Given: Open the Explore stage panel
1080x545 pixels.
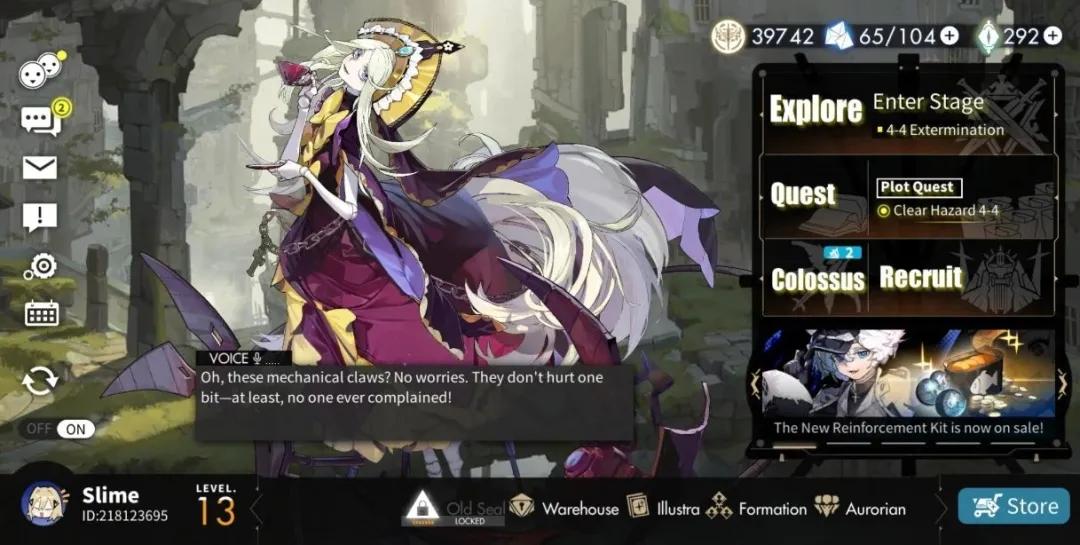Looking at the screenshot, I should (x=905, y=112).
